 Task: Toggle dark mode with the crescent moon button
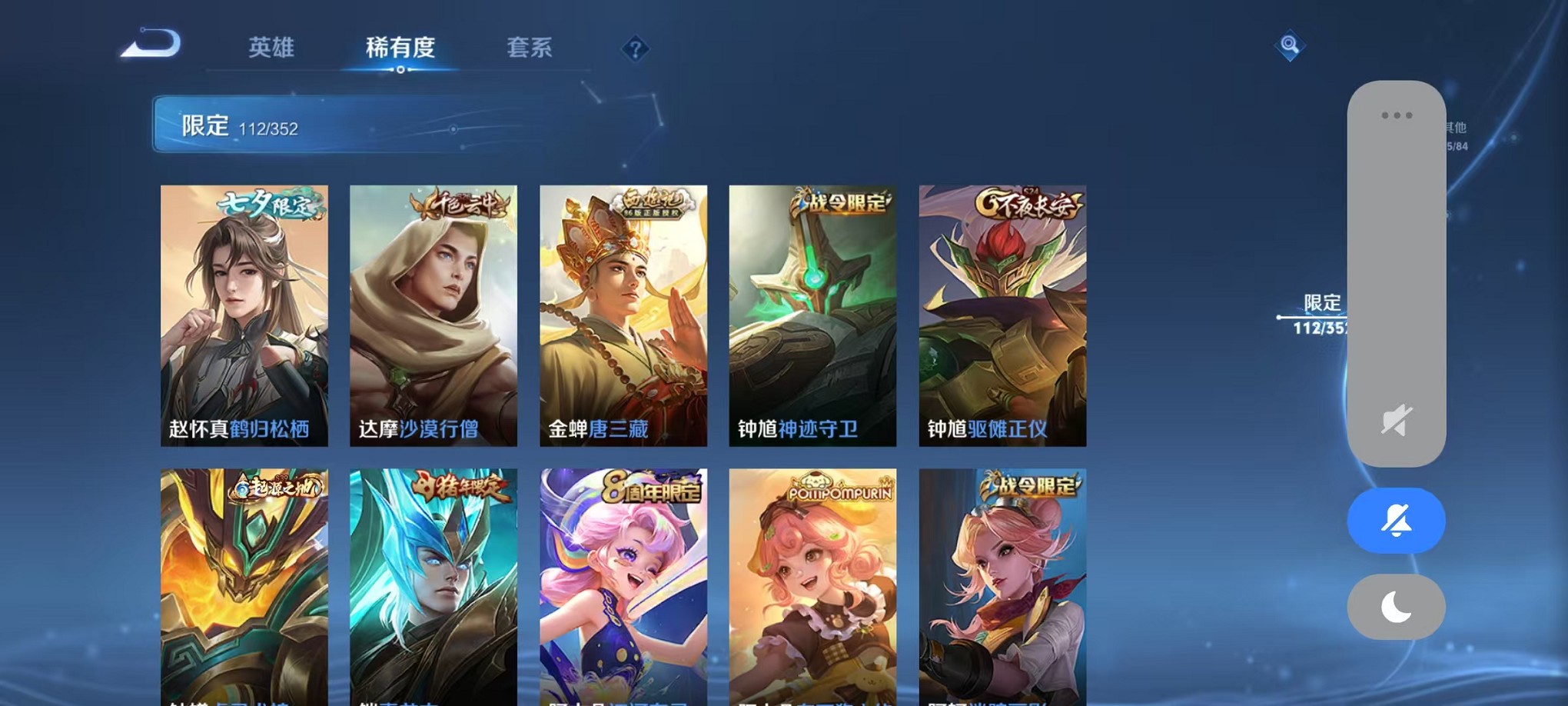(x=1395, y=607)
